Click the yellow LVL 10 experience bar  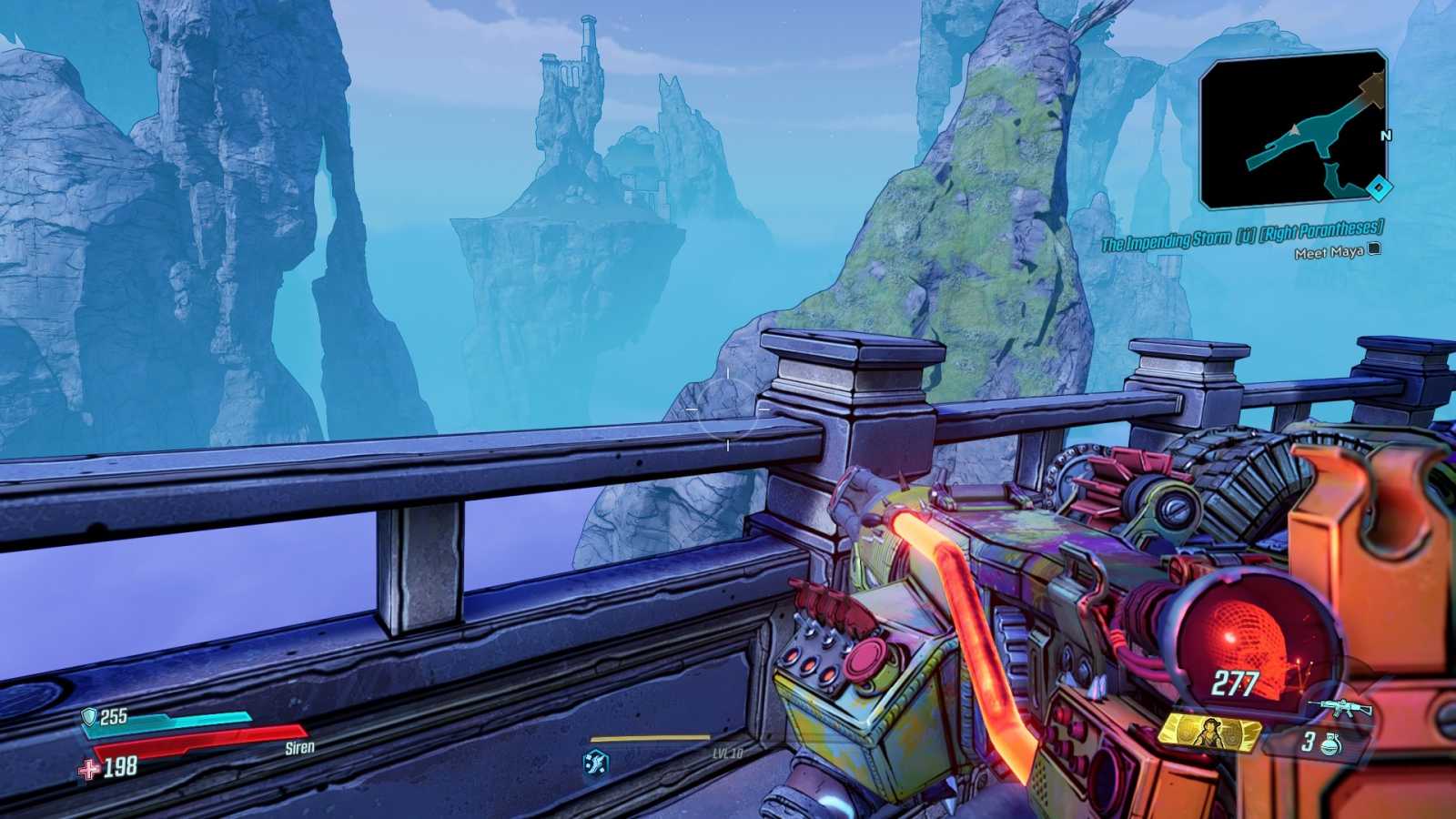[651, 737]
